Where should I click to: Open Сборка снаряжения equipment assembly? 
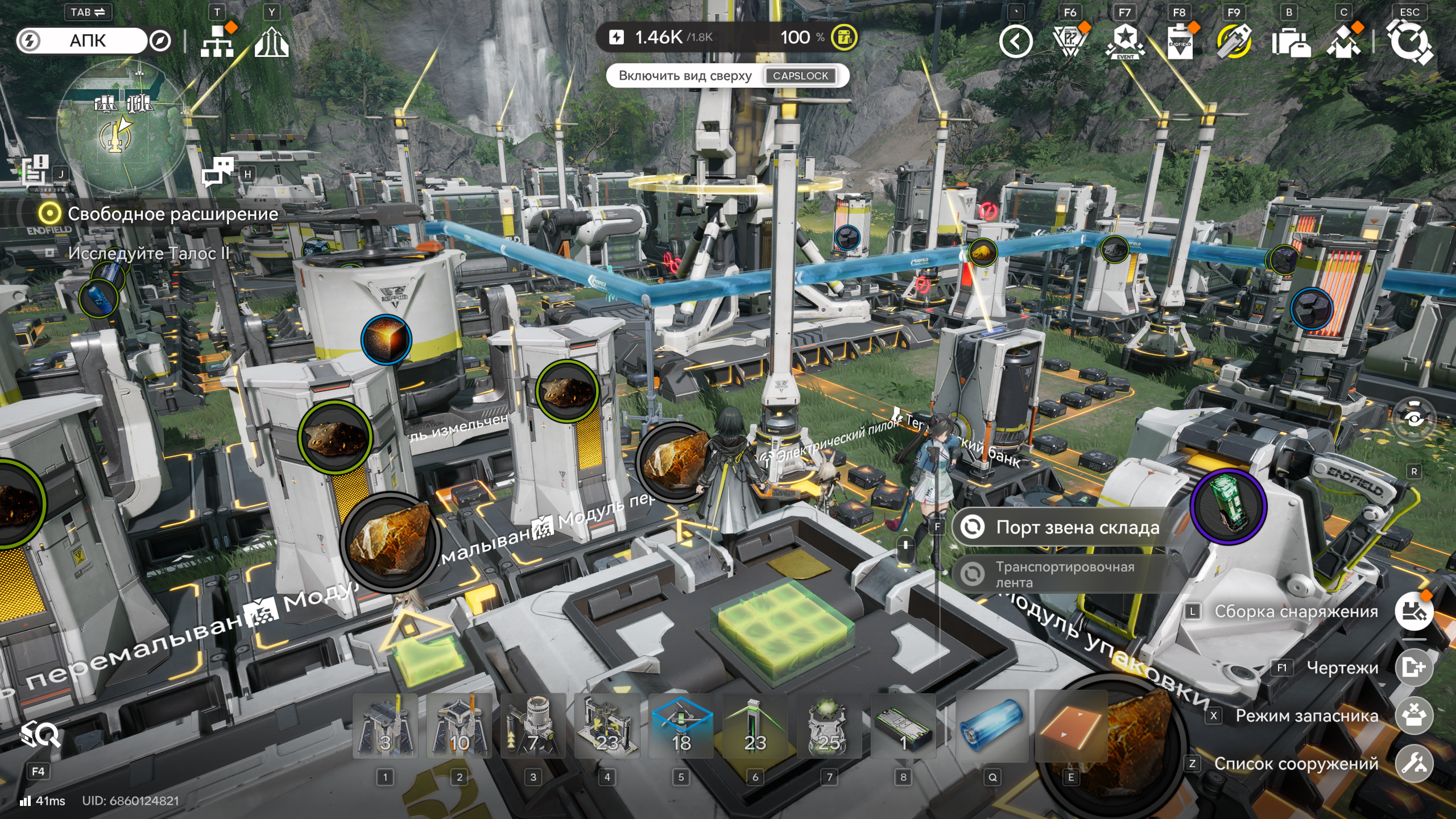click(1413, 611)
